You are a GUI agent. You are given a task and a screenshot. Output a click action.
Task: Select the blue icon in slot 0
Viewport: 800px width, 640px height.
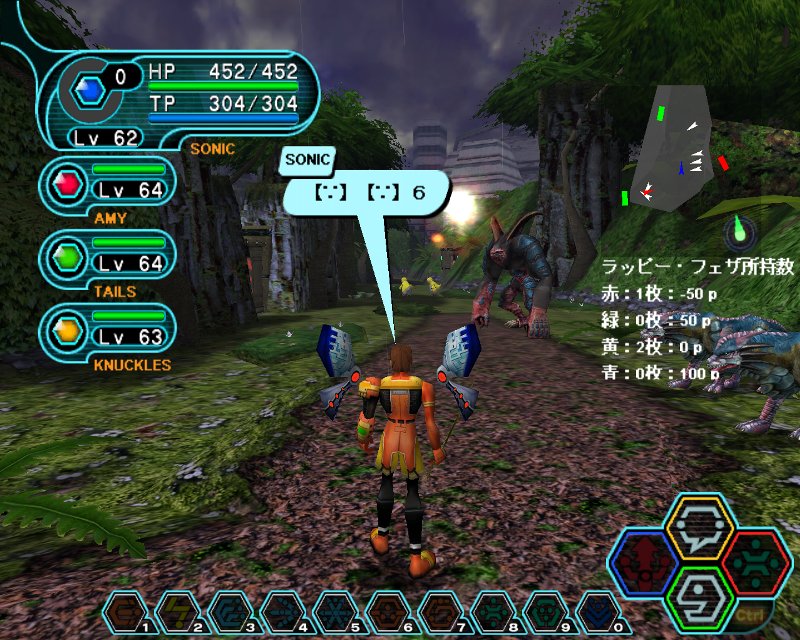[x=595, y=612]
